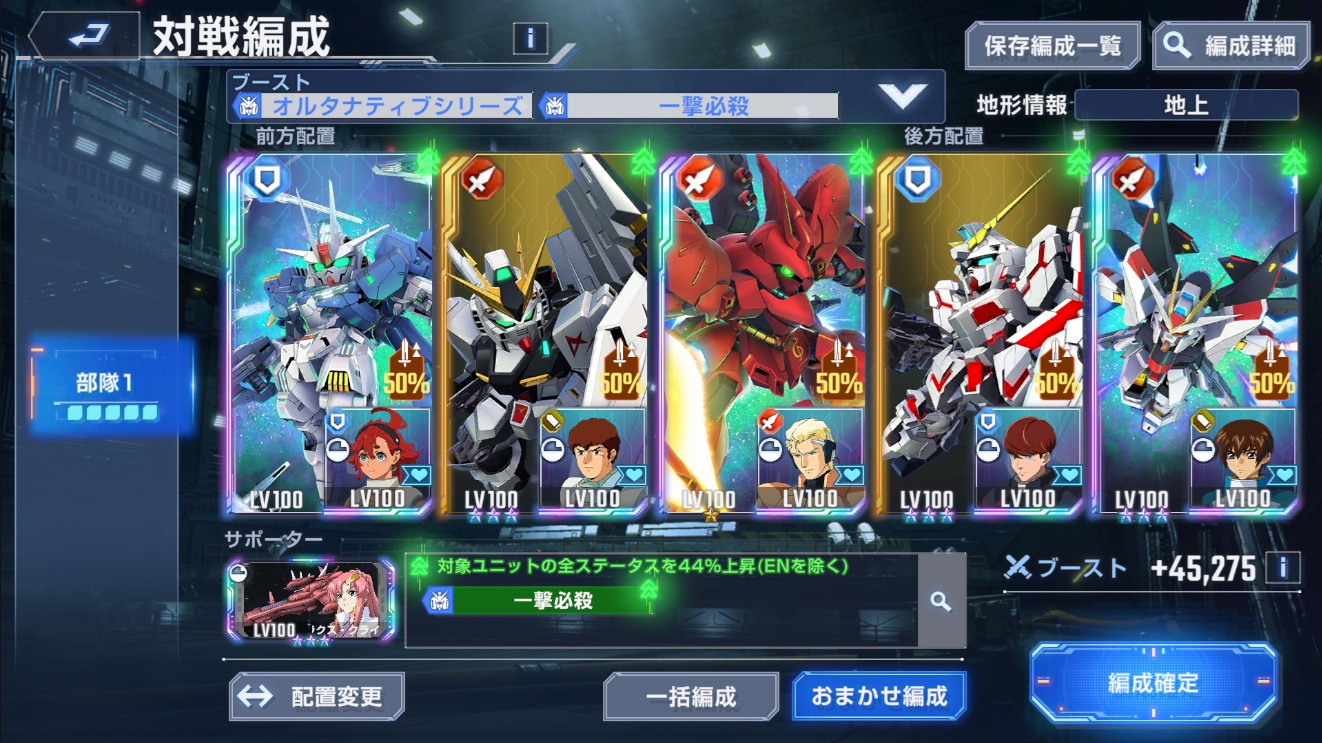Screen dimensions: 1322x743
Task: Open 配置変更 position change
Action: coord(317,696)
